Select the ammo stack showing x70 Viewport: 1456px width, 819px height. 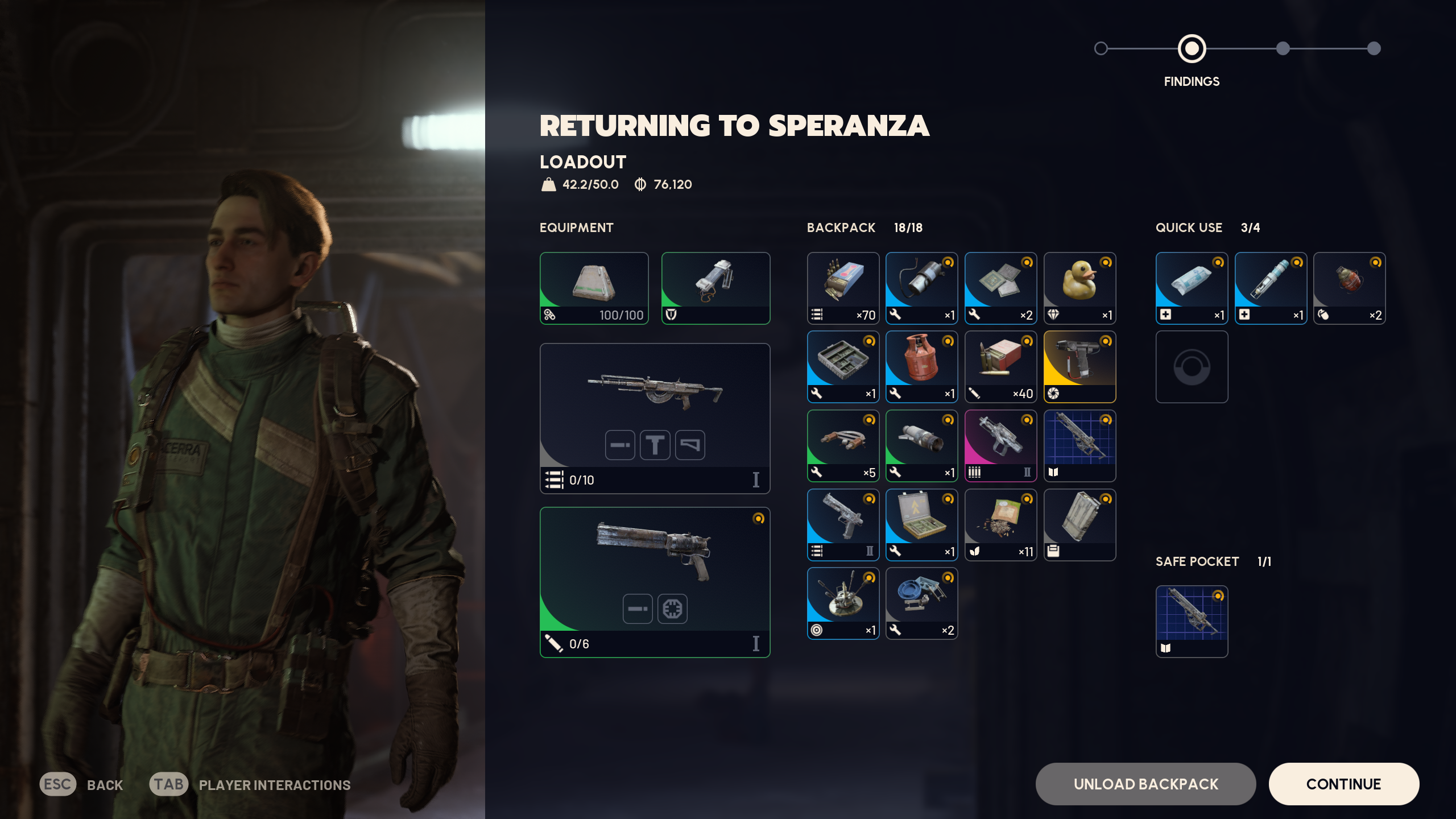pos(843,288)
